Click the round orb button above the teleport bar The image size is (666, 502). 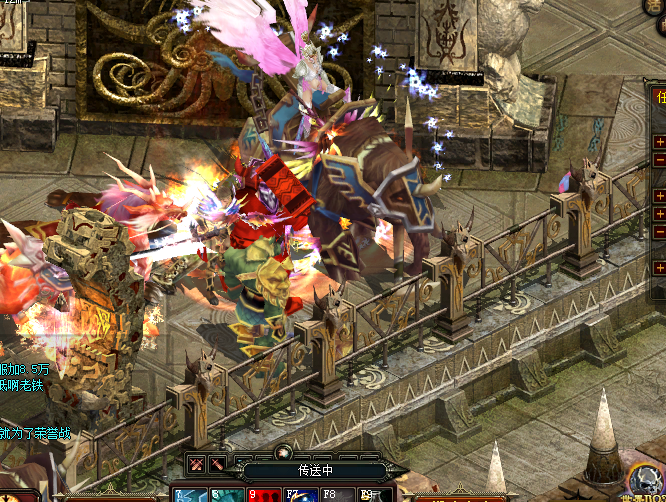pyautogui.click(x=283, y=452)
